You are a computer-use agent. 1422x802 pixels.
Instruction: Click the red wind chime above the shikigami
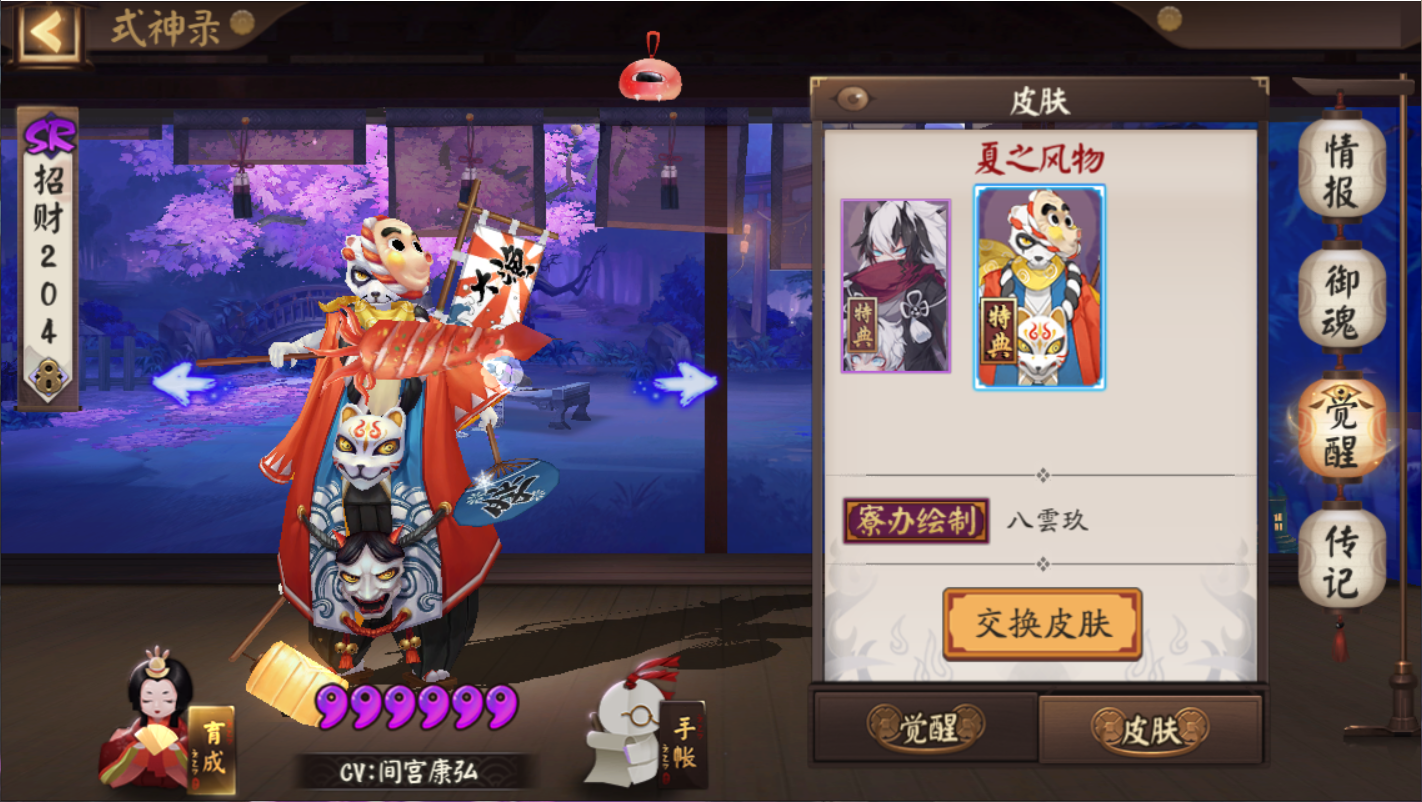pos(651,75)
